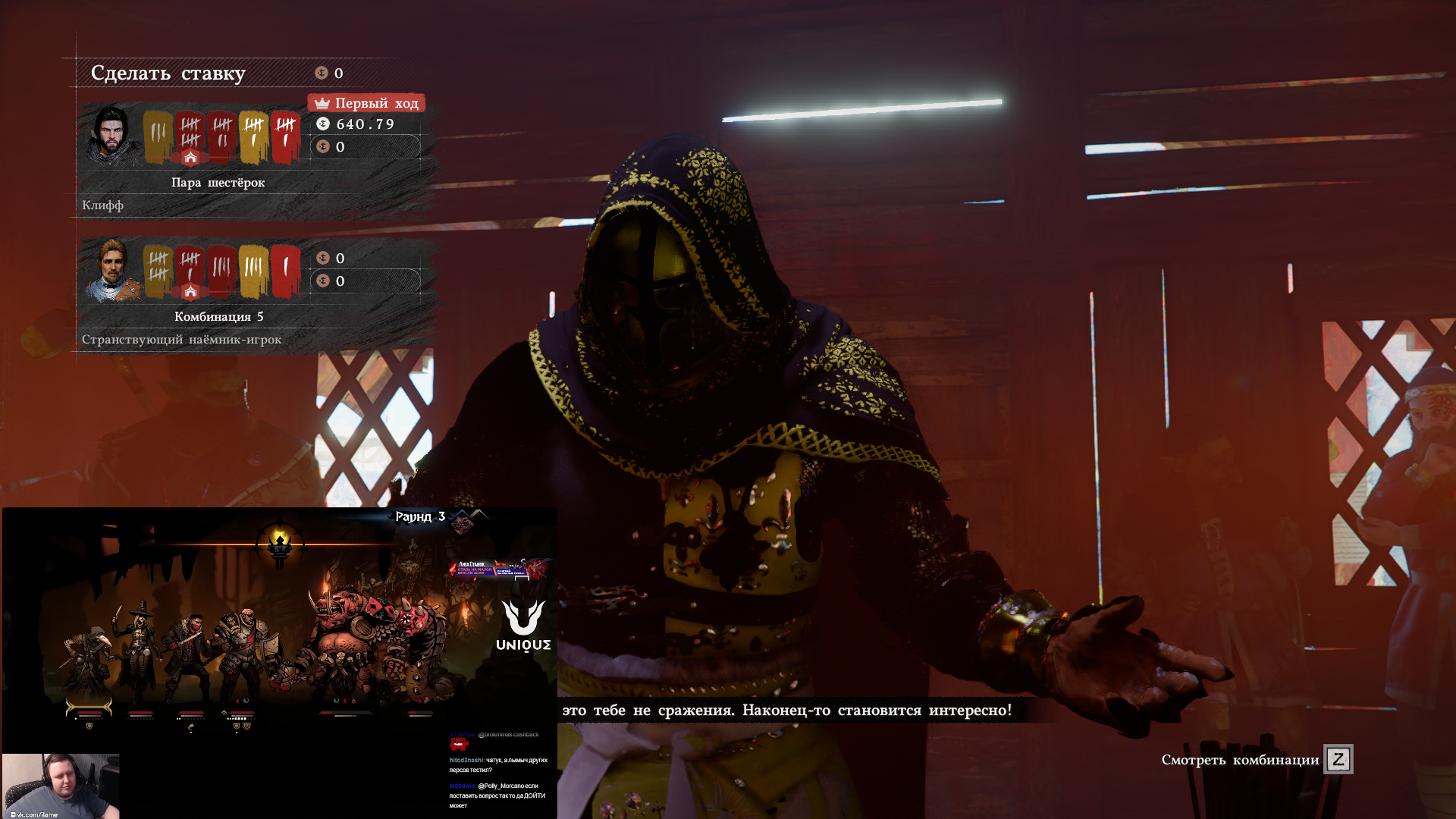Pick the mercenary's red die with one mark
Viewport: 1456px width, 819px height.
[285, 269]
